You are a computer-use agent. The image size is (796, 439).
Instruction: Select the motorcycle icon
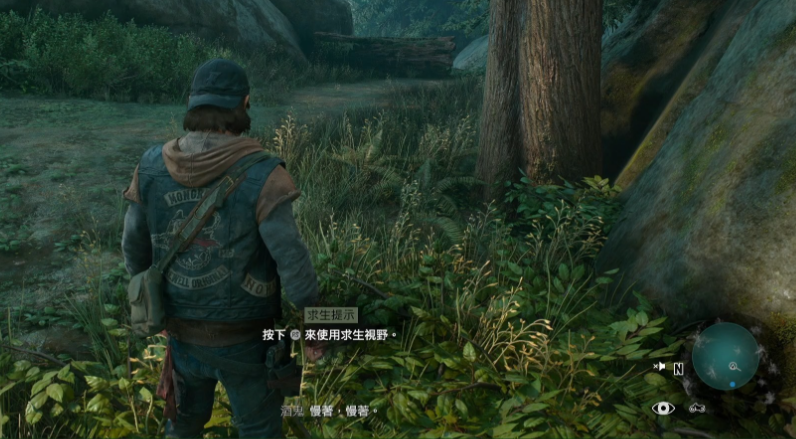coord(697,408)
